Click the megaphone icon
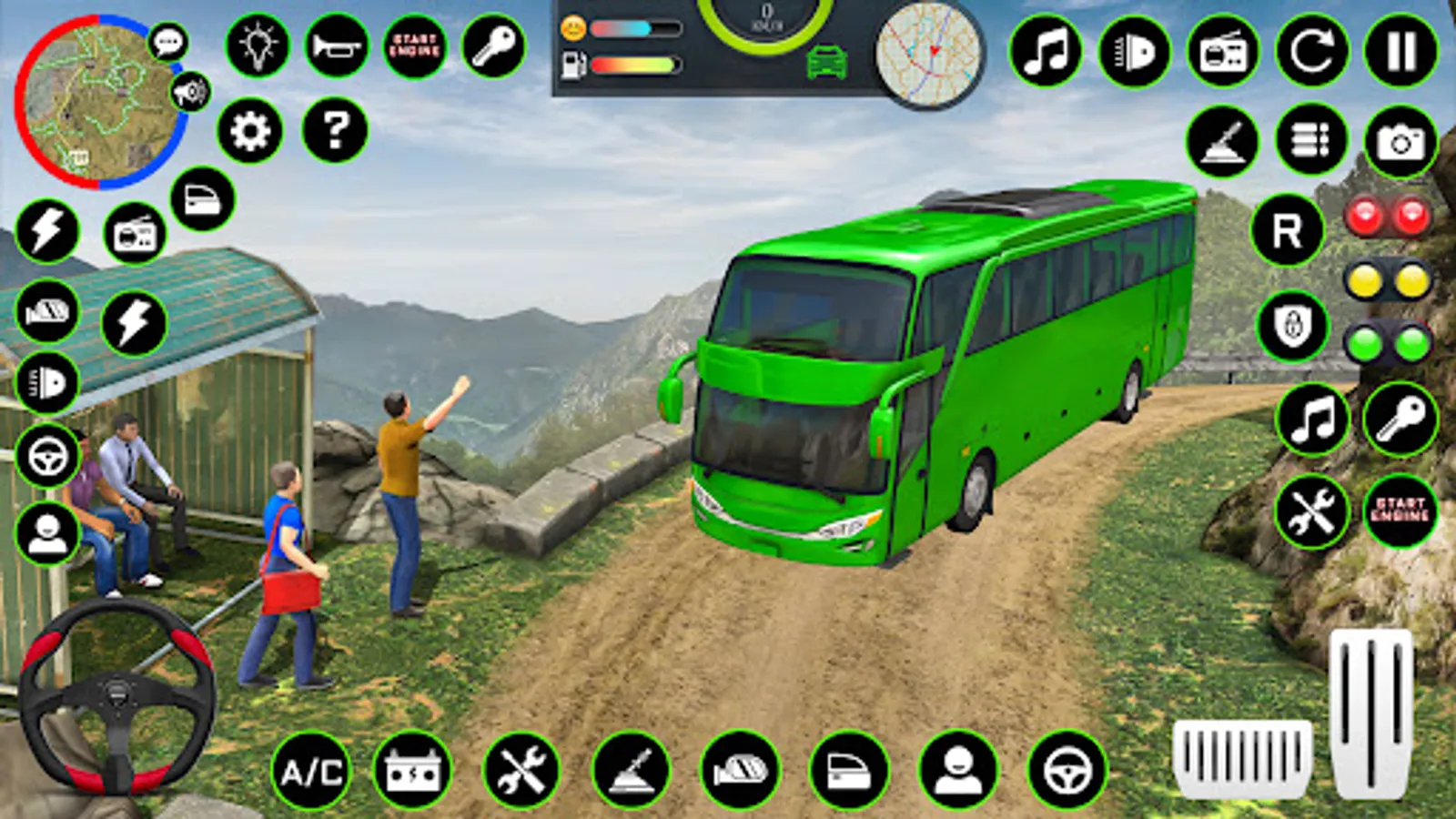 coord(190,92)
